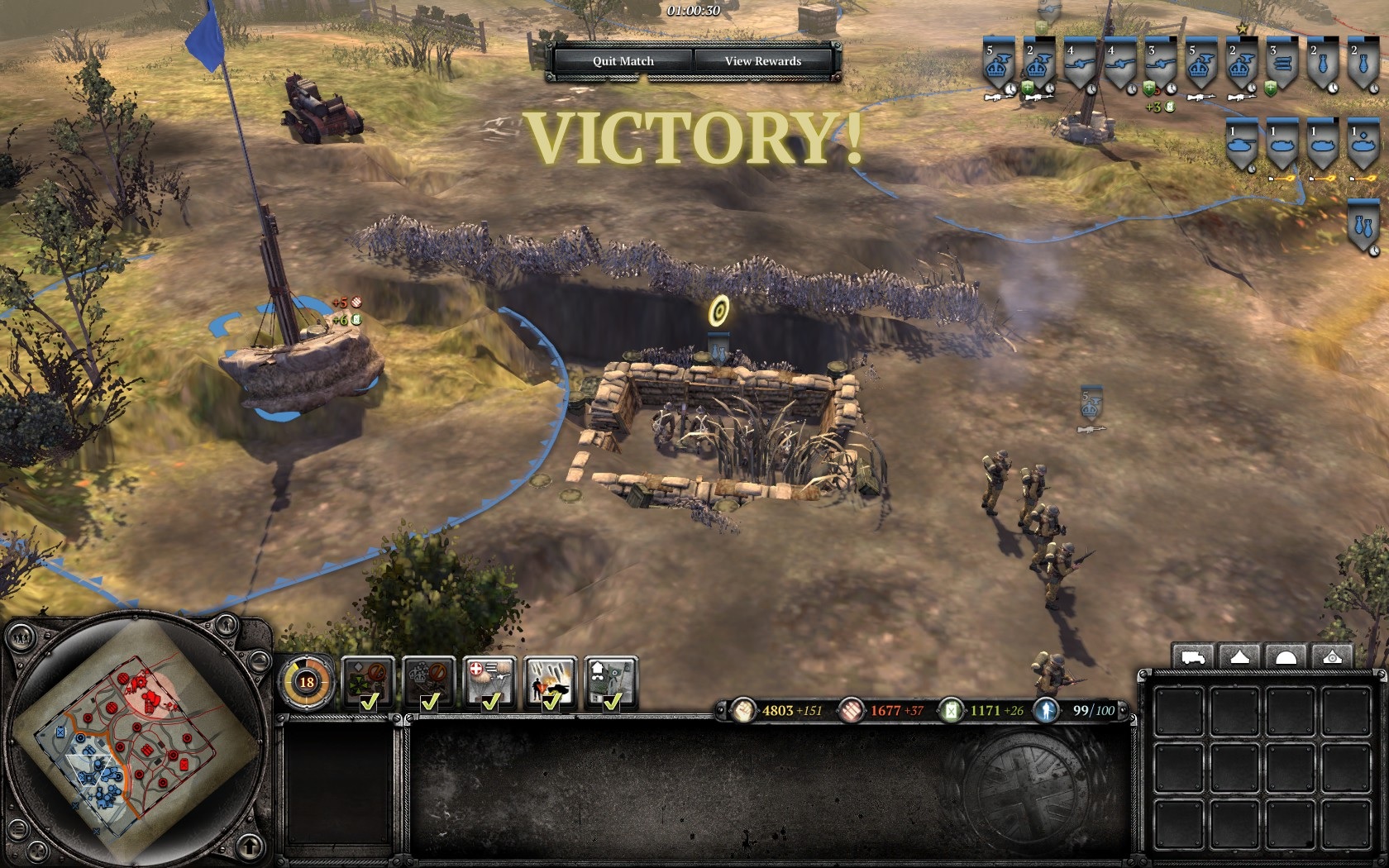The height and width of the screenshot is (868, 1389).
Task: Switch to the tent with roundel tab
Action: pos(1332,657)
